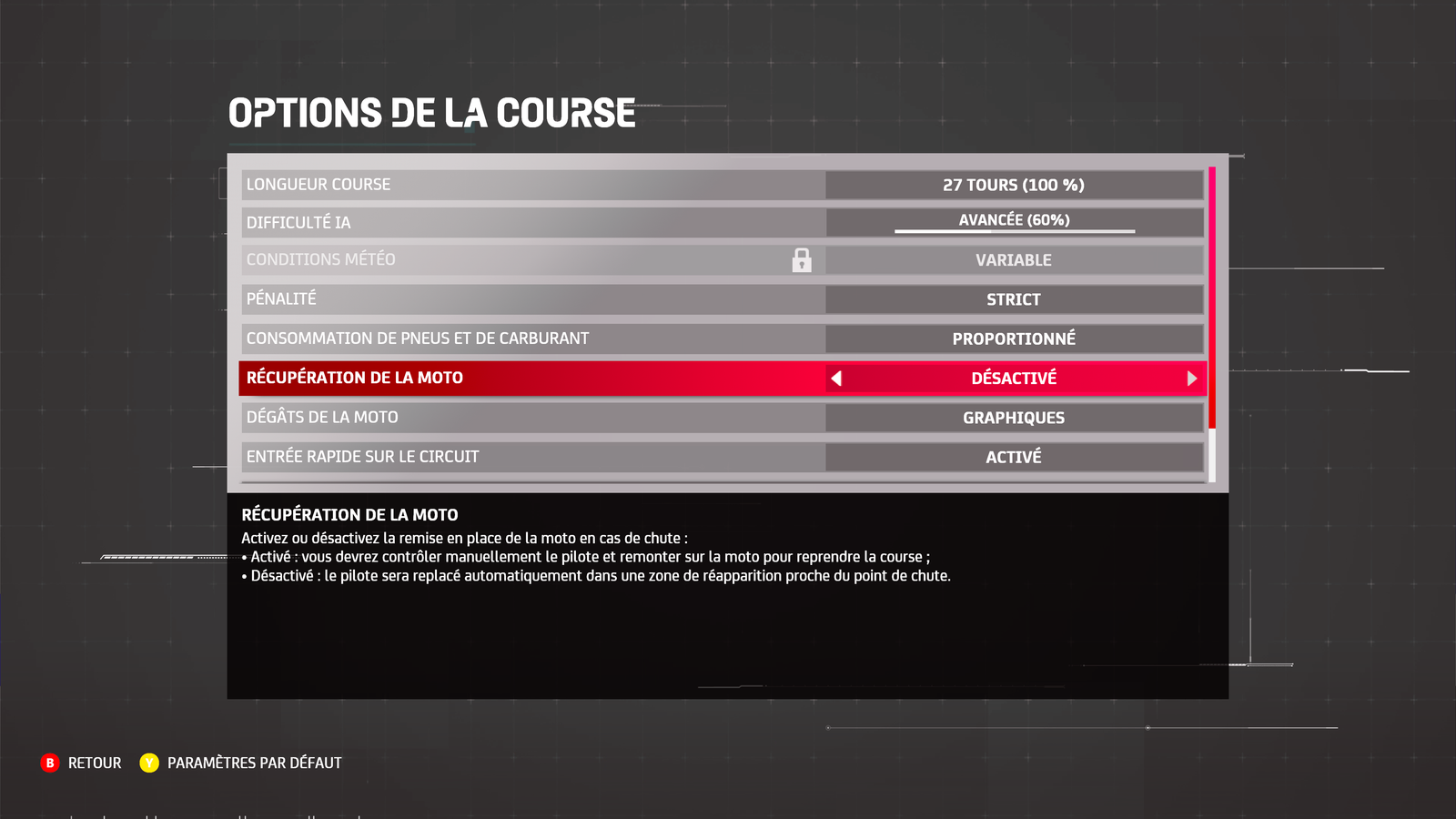1456x819 pixels.
Task: Select the Pénalité setting row
Action: (x=533, y=299)
